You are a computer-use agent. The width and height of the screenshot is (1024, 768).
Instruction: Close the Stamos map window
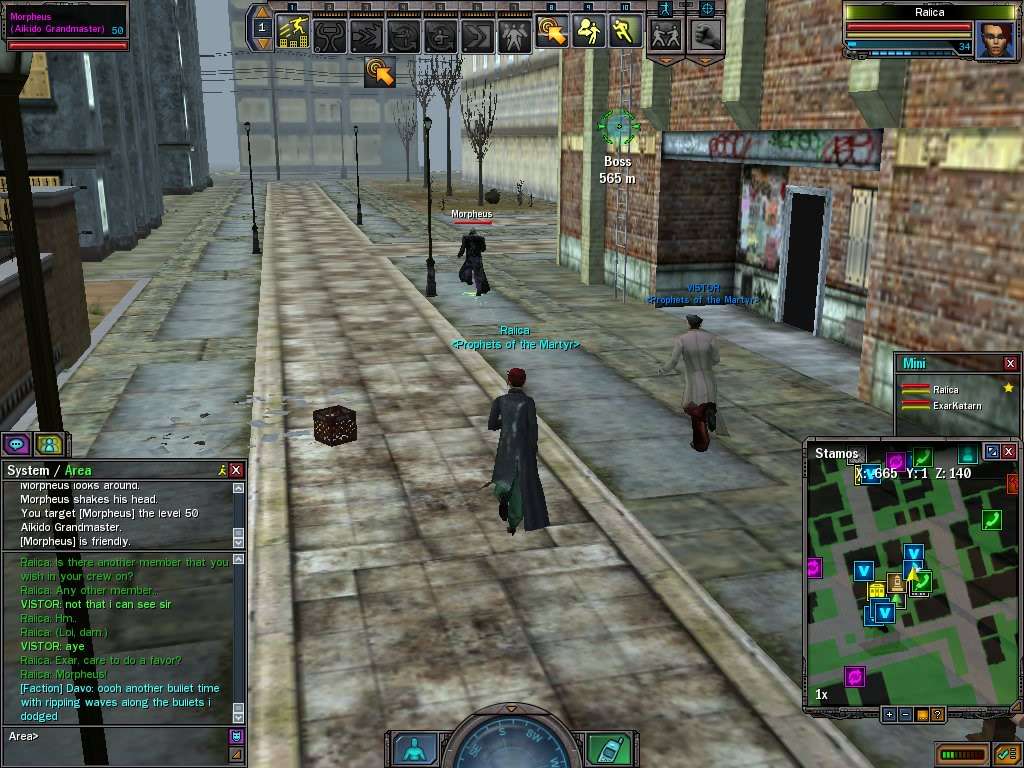pyautogui.click(x=1010, y=452)
